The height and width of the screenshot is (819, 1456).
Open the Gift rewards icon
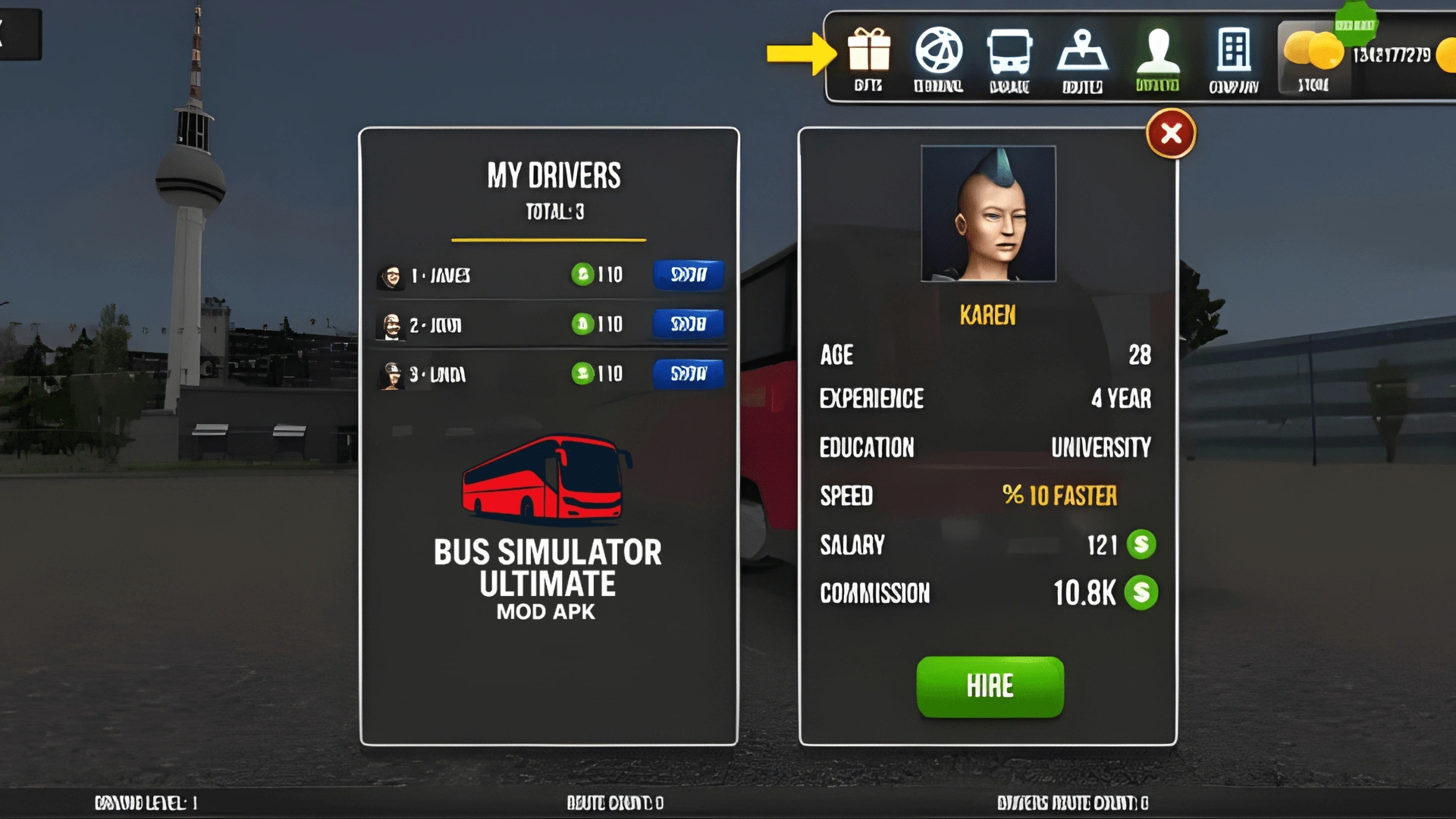(869, 53)
